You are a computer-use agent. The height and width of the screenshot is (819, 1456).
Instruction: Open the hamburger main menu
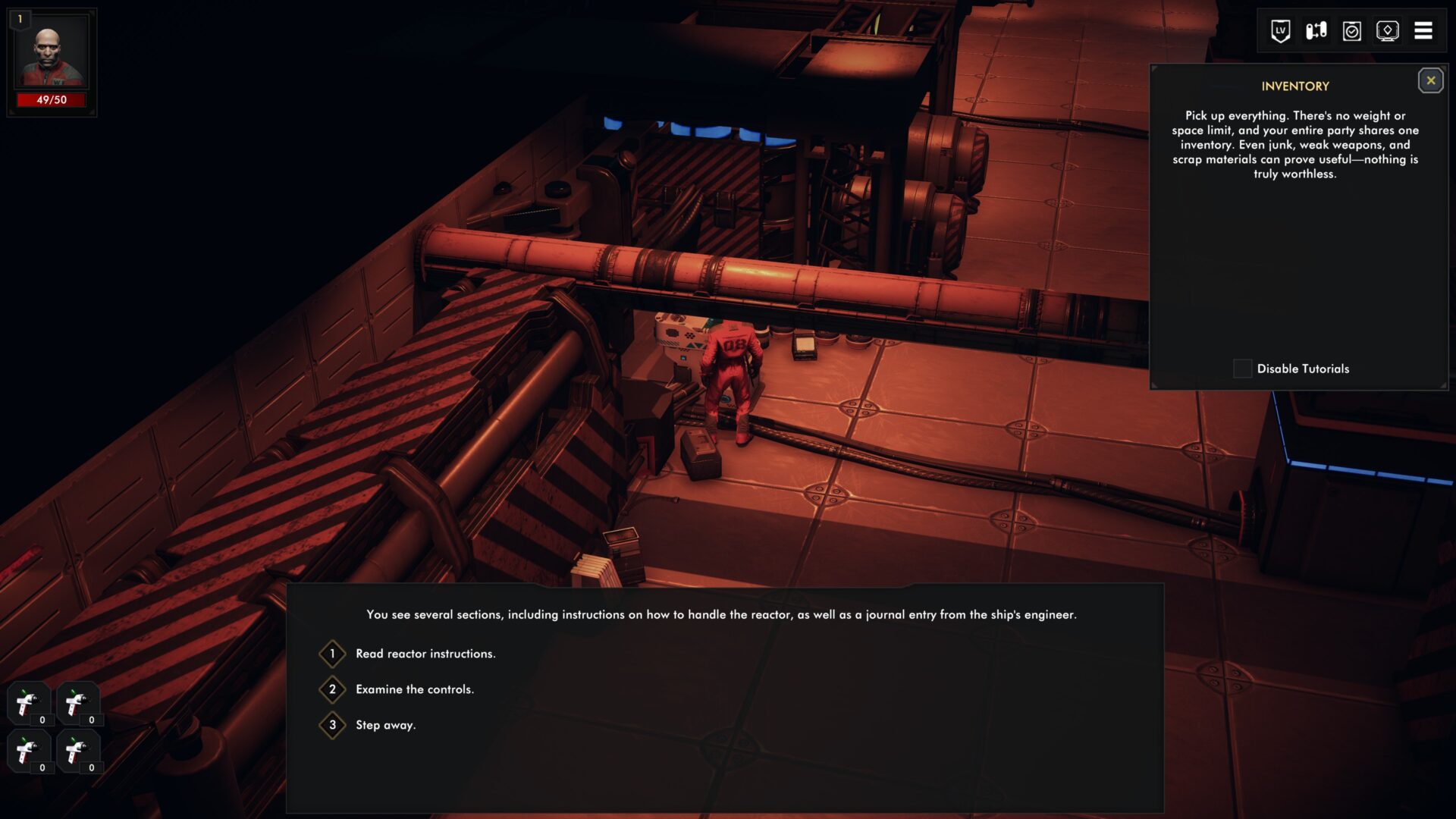1423,31
